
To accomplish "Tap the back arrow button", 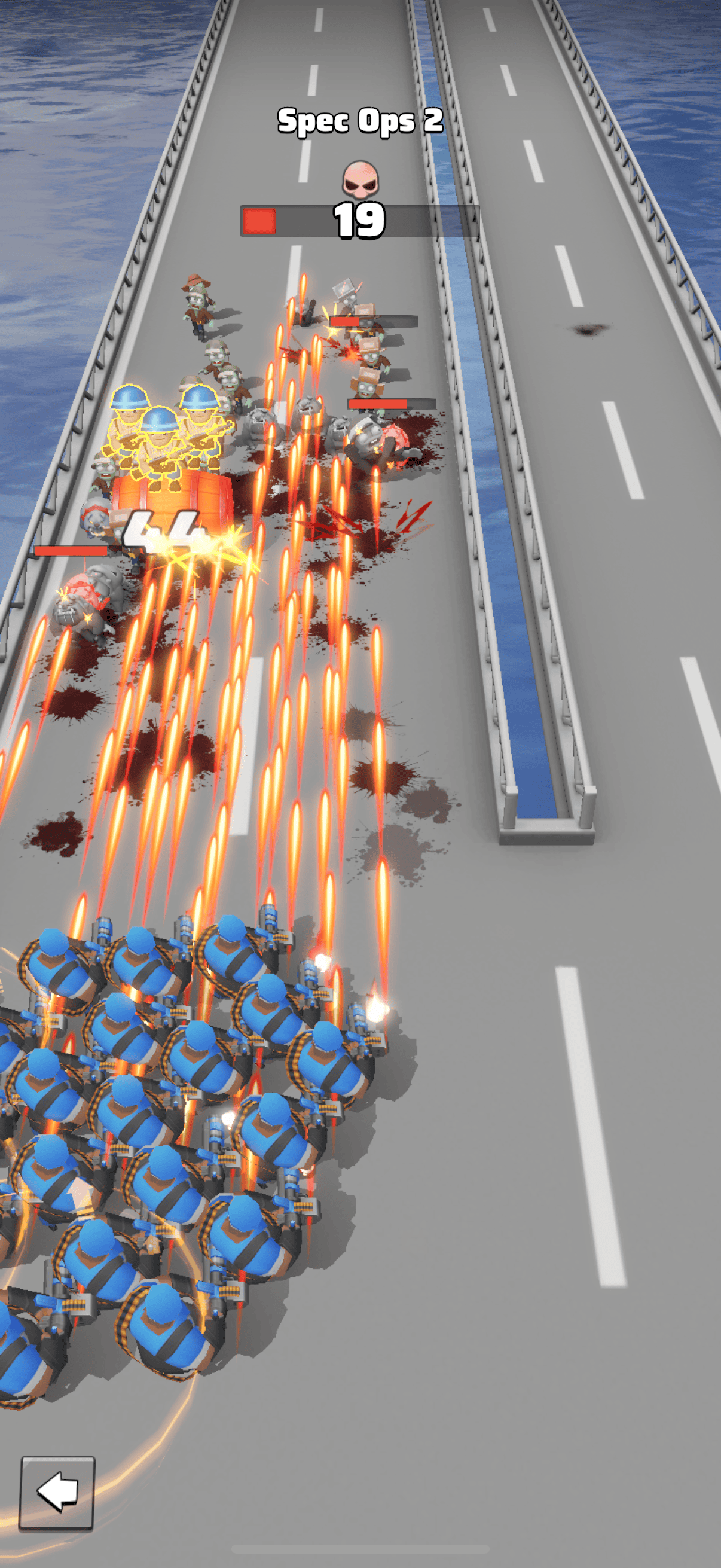I will [x=58, y=1492].
